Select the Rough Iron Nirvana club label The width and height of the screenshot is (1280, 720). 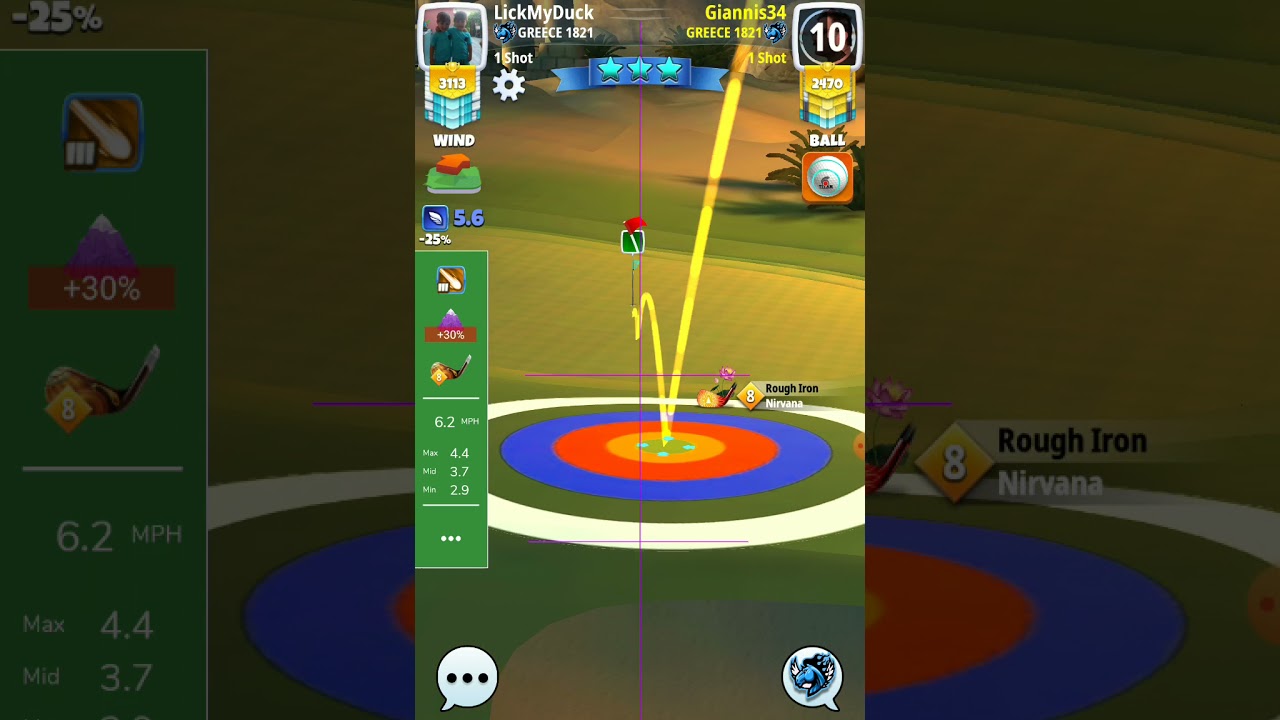point(790,396)
